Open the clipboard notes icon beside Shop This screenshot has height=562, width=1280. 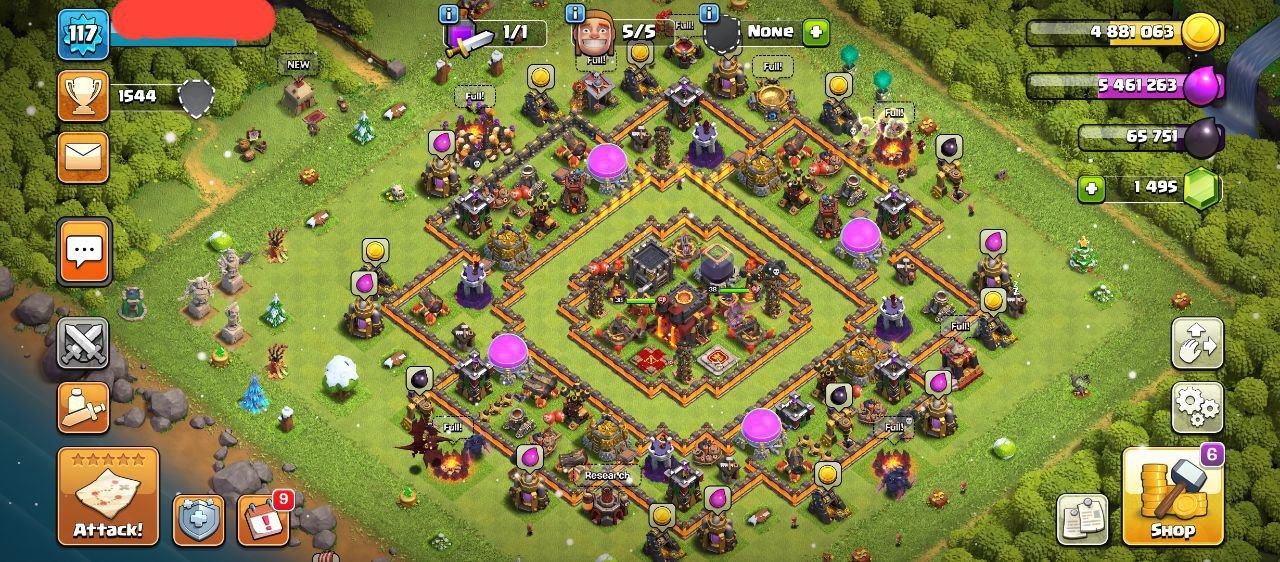1082,519
